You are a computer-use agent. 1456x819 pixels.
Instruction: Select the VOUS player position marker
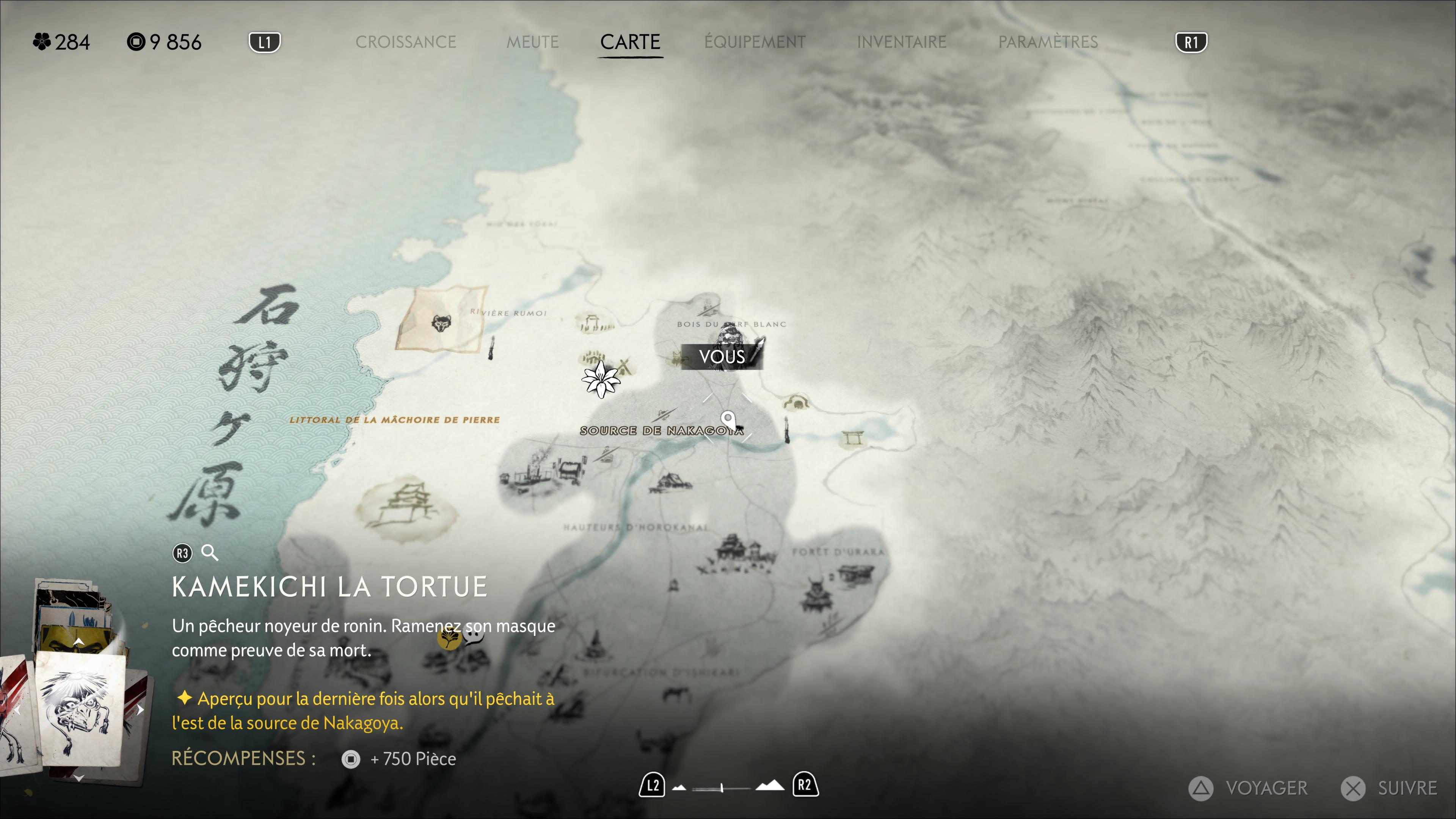722,356
